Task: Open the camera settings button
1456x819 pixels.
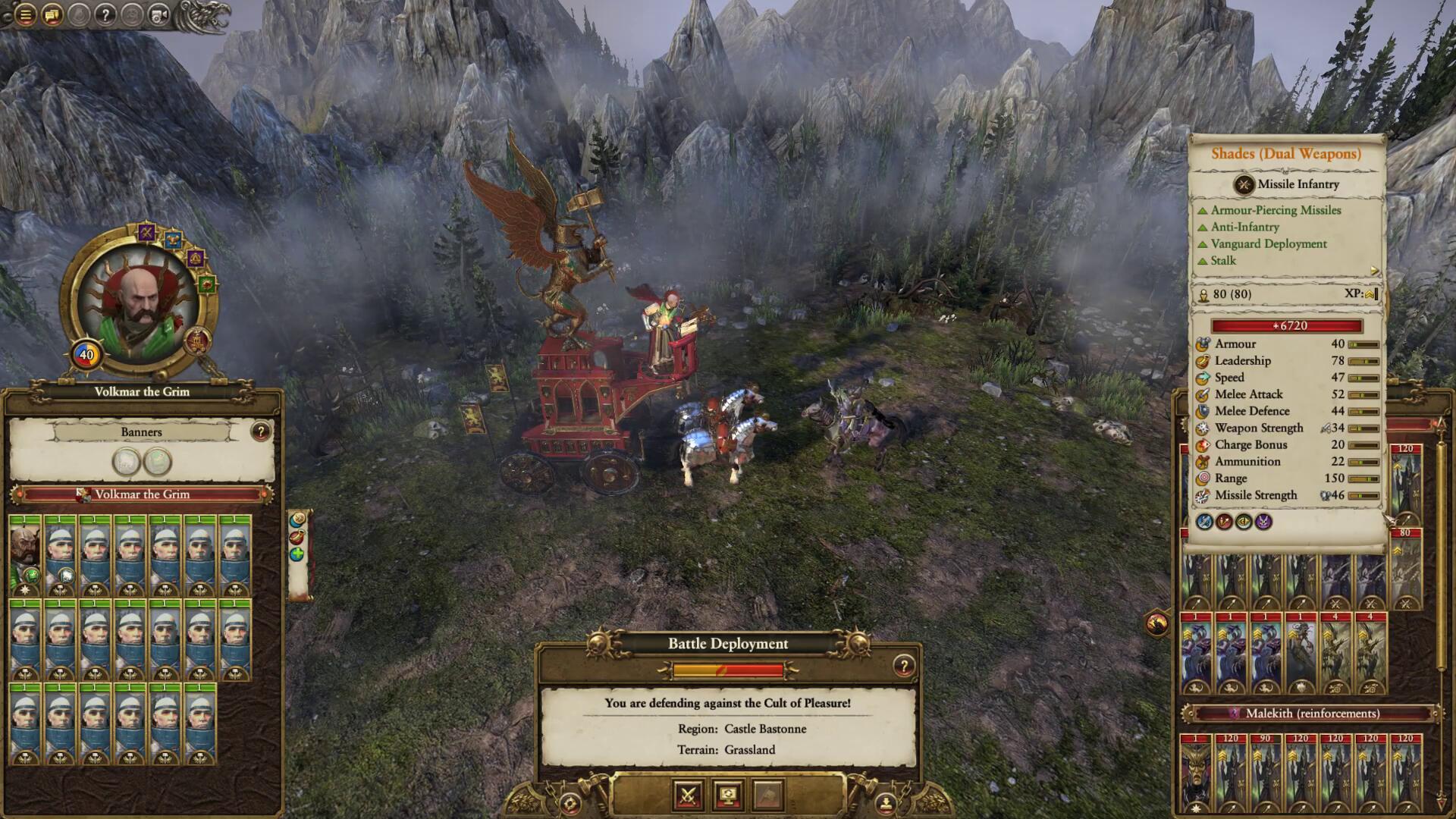Action: [x=158, y=14]
